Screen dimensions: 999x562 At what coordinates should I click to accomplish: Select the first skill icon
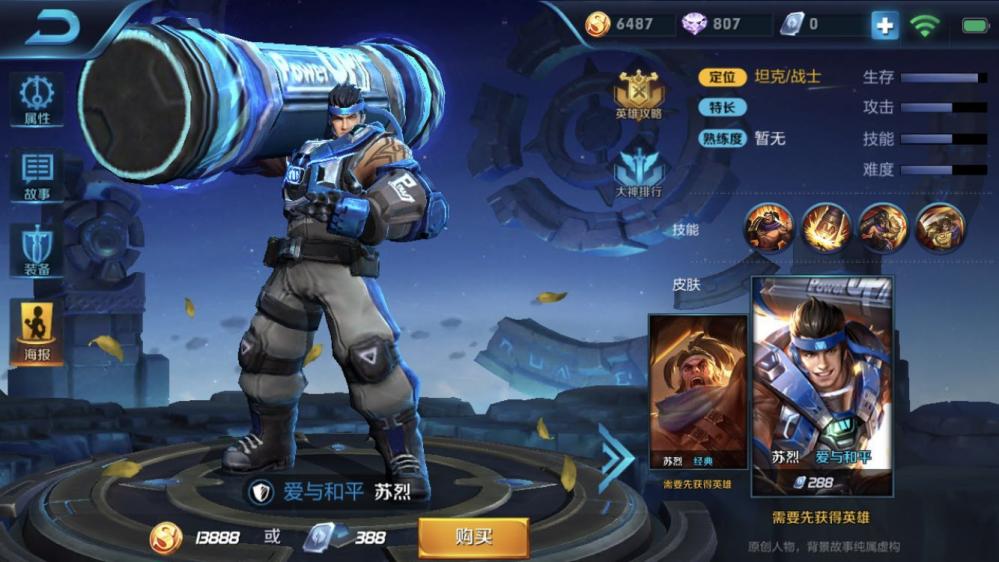[x=769, y=228]
